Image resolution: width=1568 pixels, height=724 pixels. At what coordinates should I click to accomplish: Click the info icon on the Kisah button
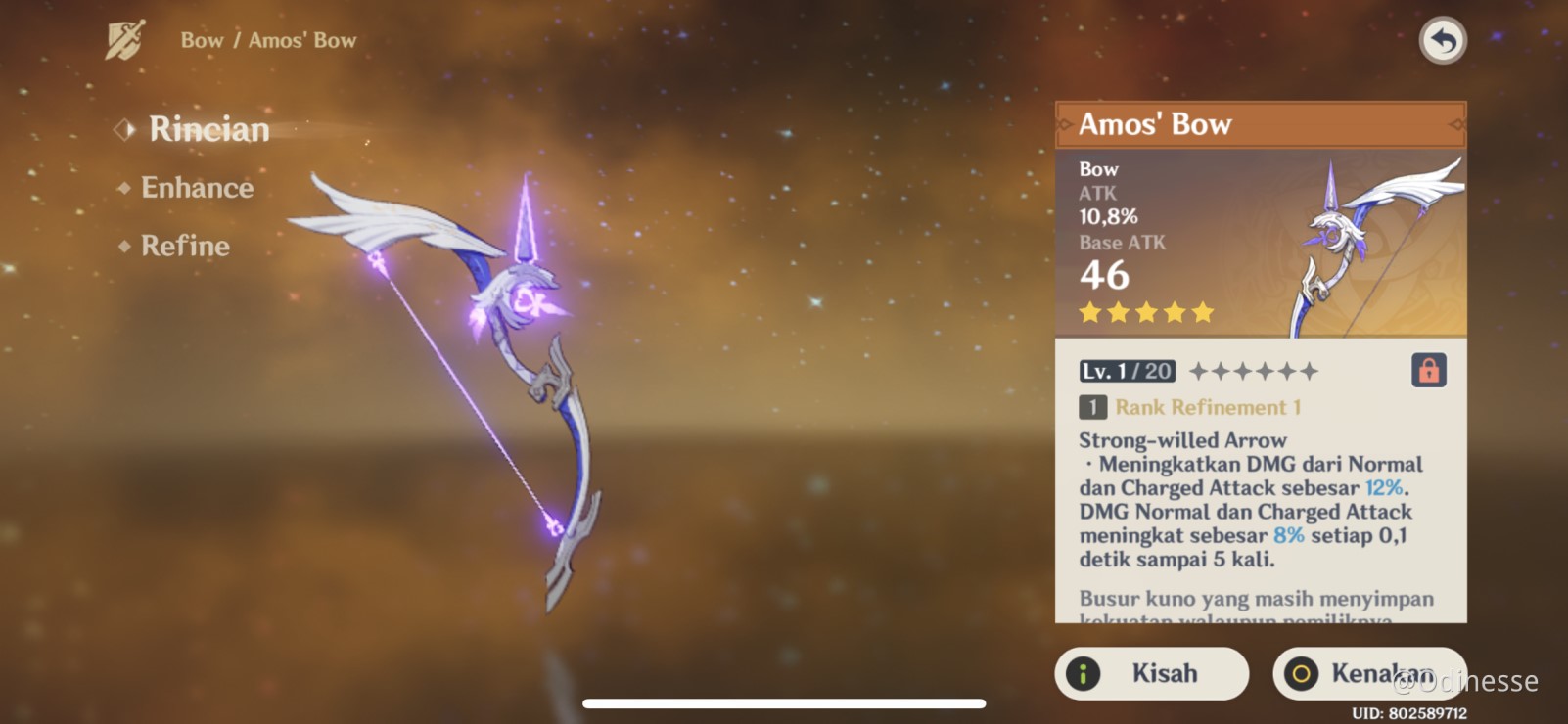(x=1084, y=673)
